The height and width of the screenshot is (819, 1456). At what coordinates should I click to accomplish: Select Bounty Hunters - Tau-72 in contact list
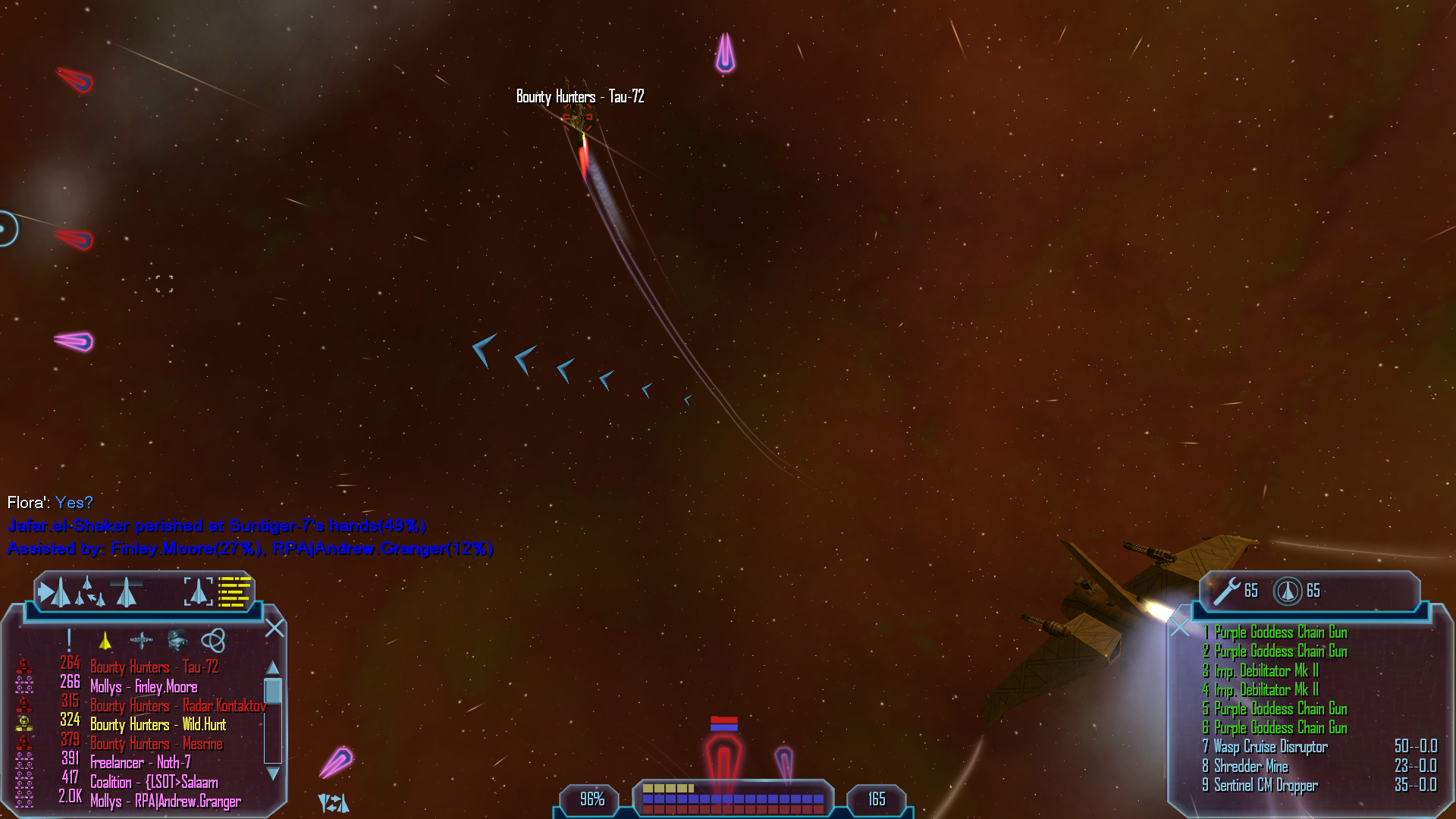pyautogui.click(x=154, y=667)
